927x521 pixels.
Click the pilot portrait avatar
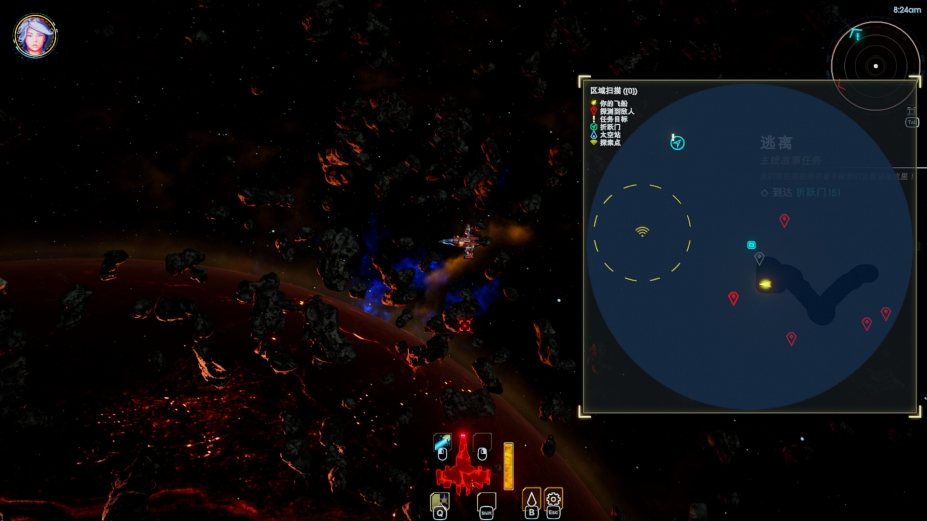click(35, 35)
